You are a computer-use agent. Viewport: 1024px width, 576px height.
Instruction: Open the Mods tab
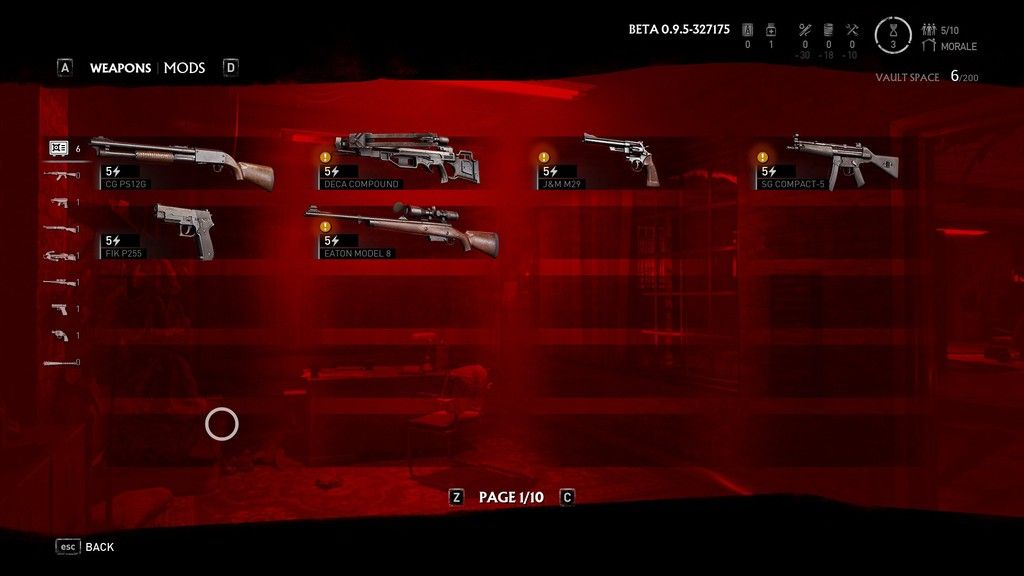184,68
